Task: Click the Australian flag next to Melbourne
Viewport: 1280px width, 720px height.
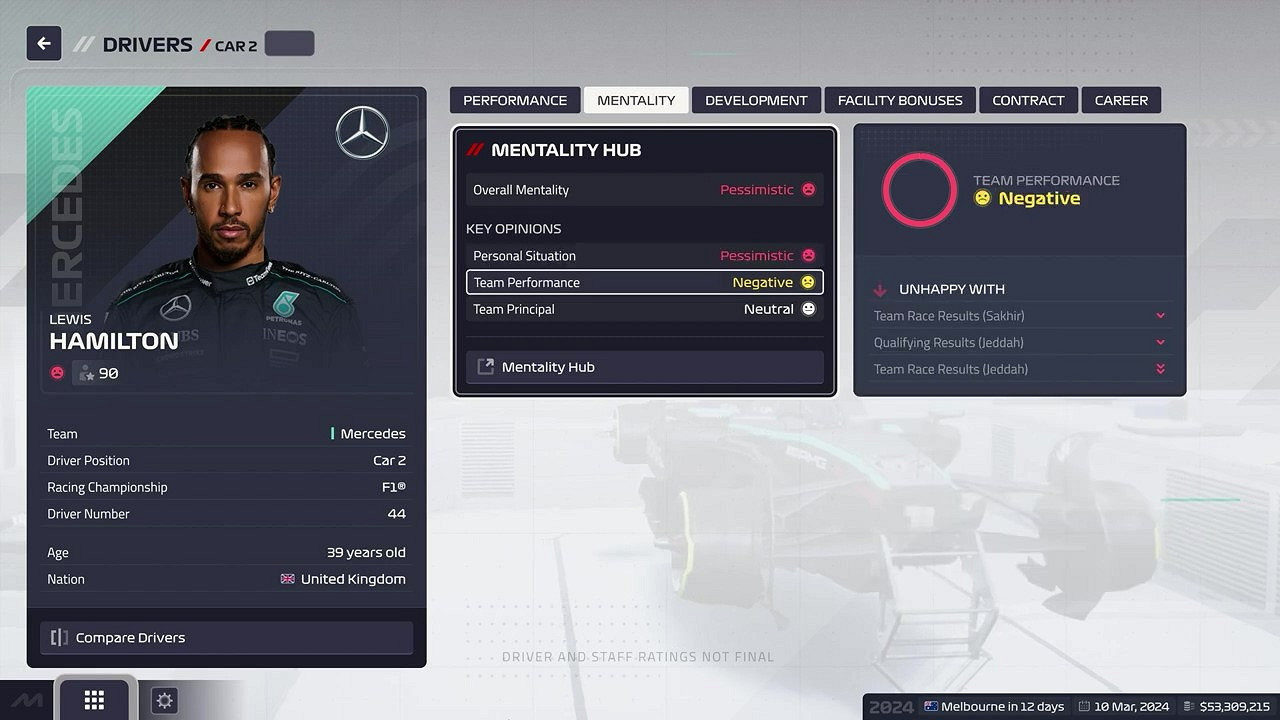Action: 932,706
